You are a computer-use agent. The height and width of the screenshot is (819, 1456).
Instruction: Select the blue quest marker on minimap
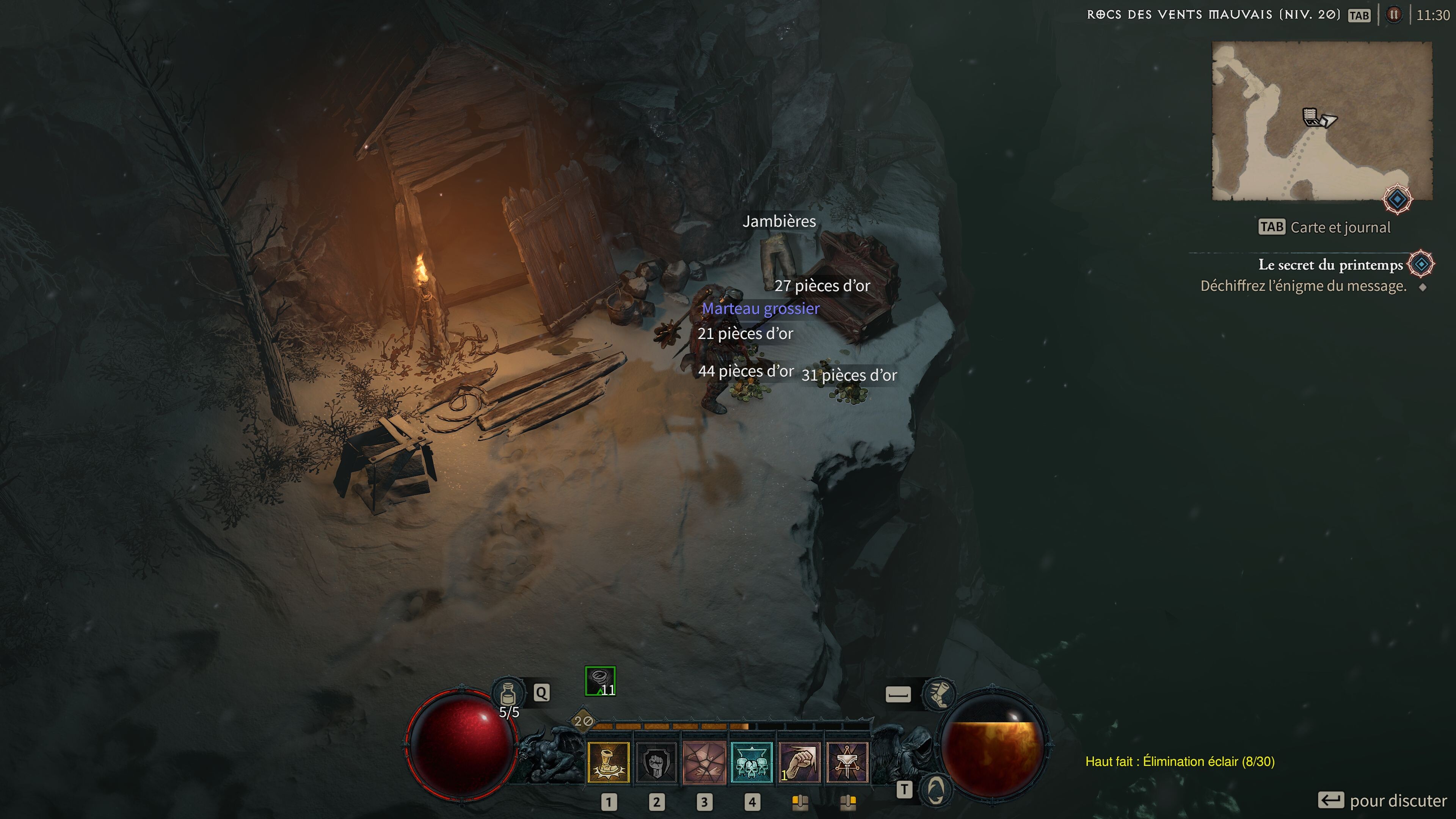1397,199
